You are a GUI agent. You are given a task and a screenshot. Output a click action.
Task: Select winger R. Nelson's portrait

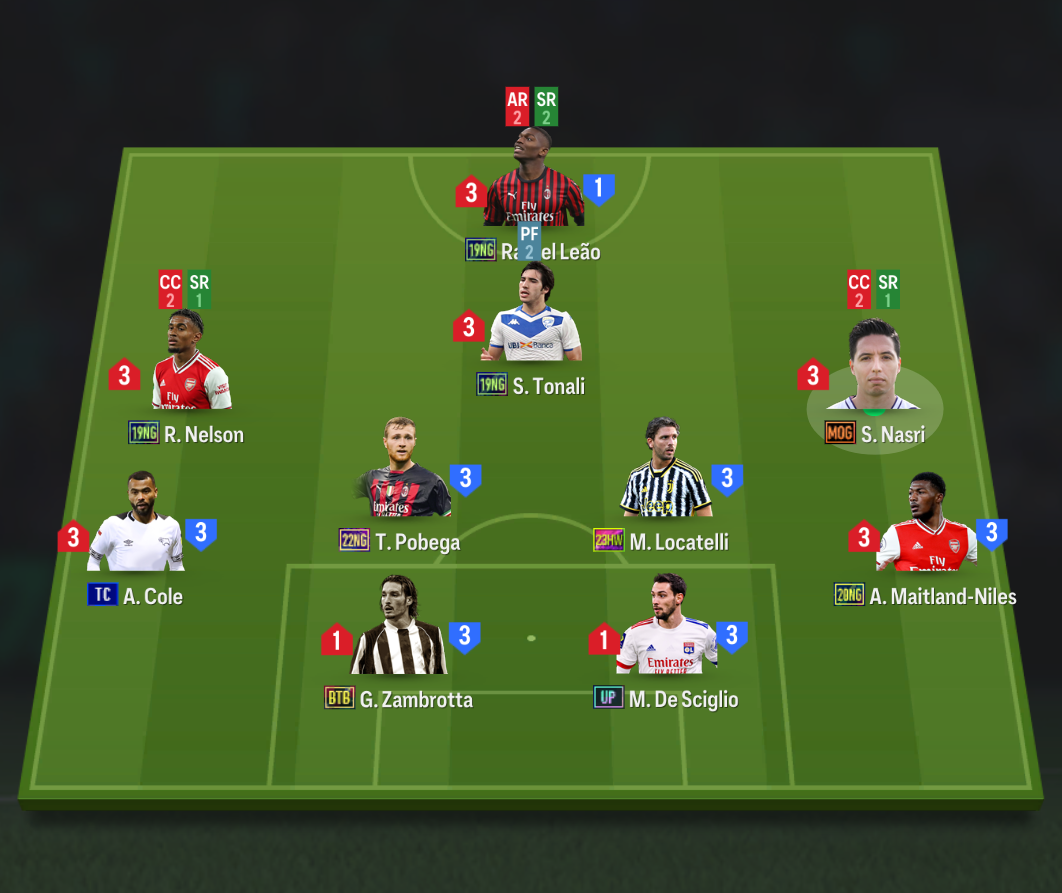click(x=191, y=366)
